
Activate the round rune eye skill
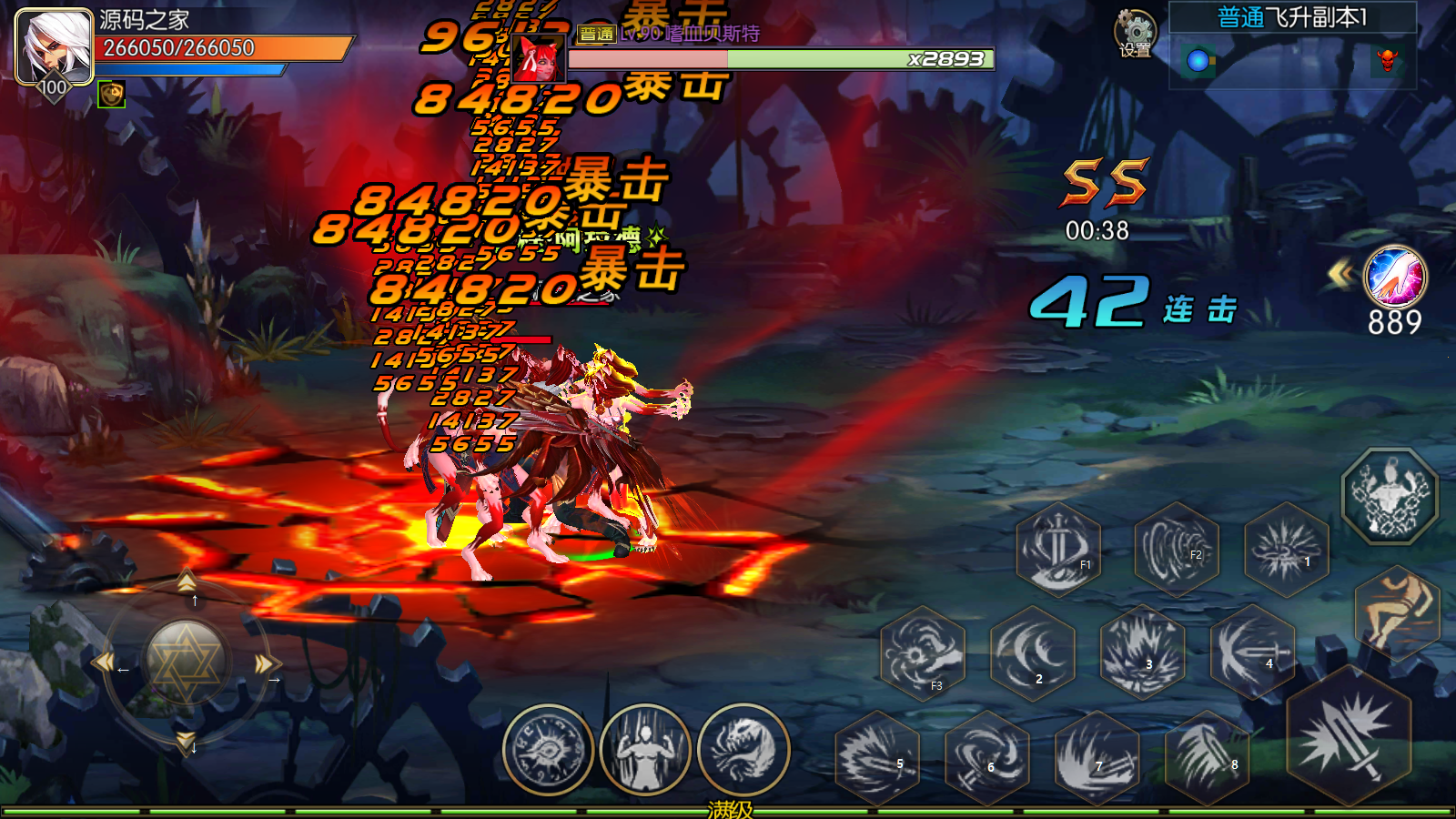click(x=548, y=751)
